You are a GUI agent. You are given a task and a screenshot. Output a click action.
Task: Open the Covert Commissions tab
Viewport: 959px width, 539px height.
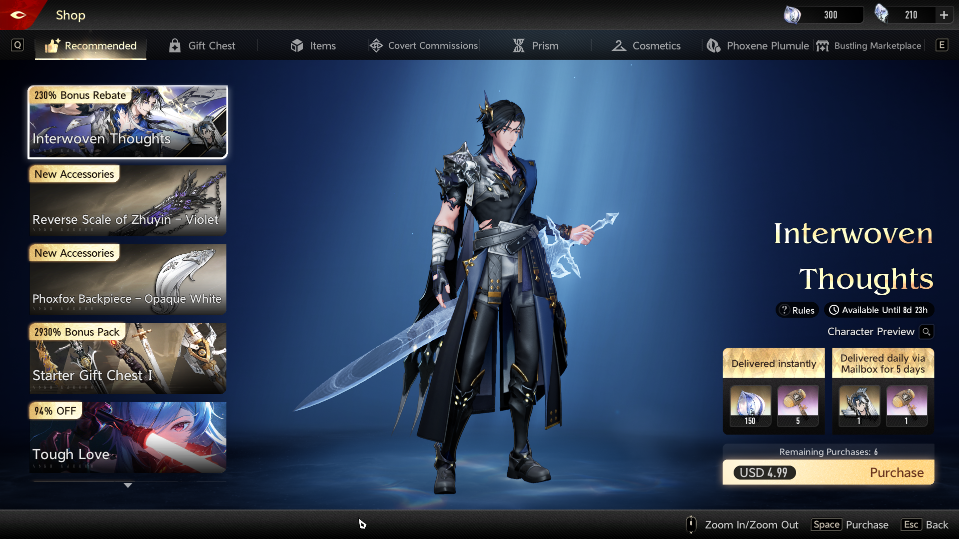[423, 46]
